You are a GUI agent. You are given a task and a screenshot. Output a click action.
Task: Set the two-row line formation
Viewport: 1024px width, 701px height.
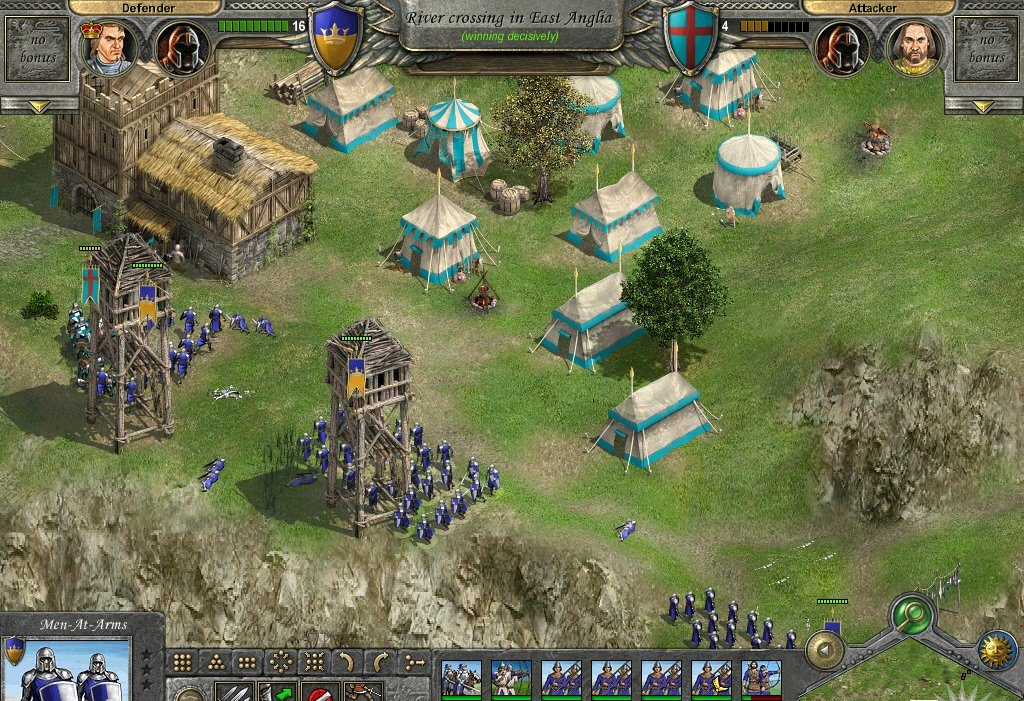(x=246, y=662)
